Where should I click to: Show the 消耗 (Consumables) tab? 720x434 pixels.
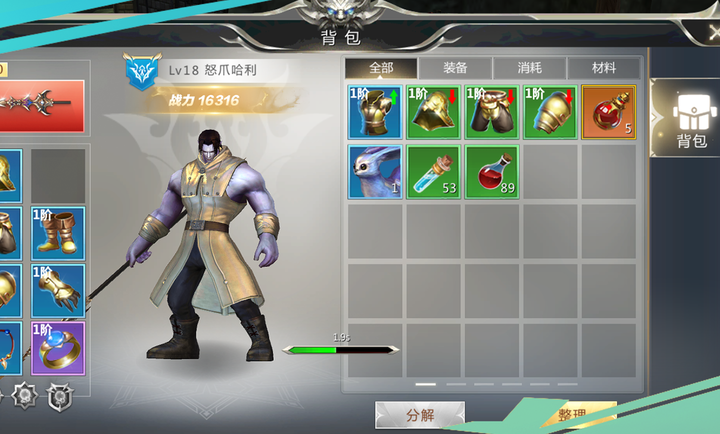point(529,68)
